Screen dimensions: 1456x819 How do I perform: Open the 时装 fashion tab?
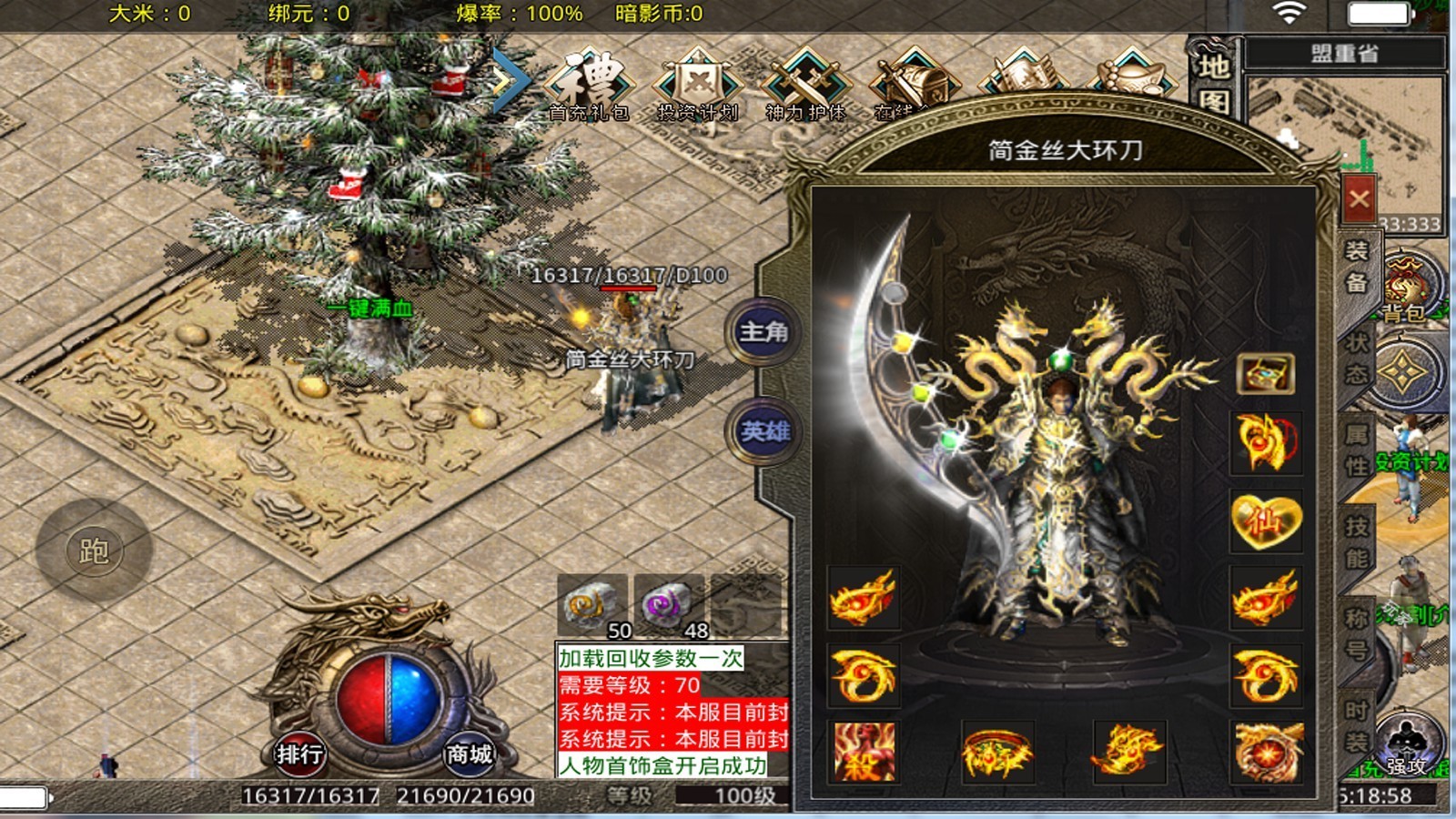click(1357, 725)
